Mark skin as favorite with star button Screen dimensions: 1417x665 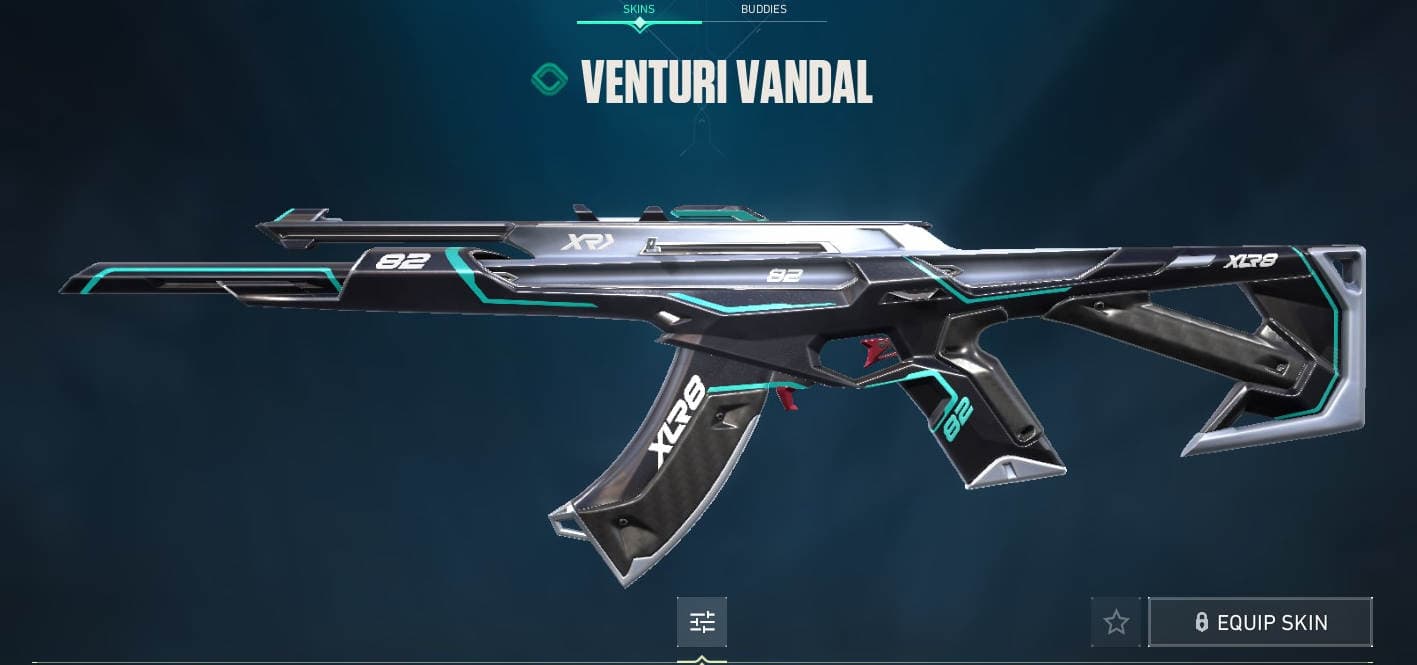click(x=1116, y=622)
